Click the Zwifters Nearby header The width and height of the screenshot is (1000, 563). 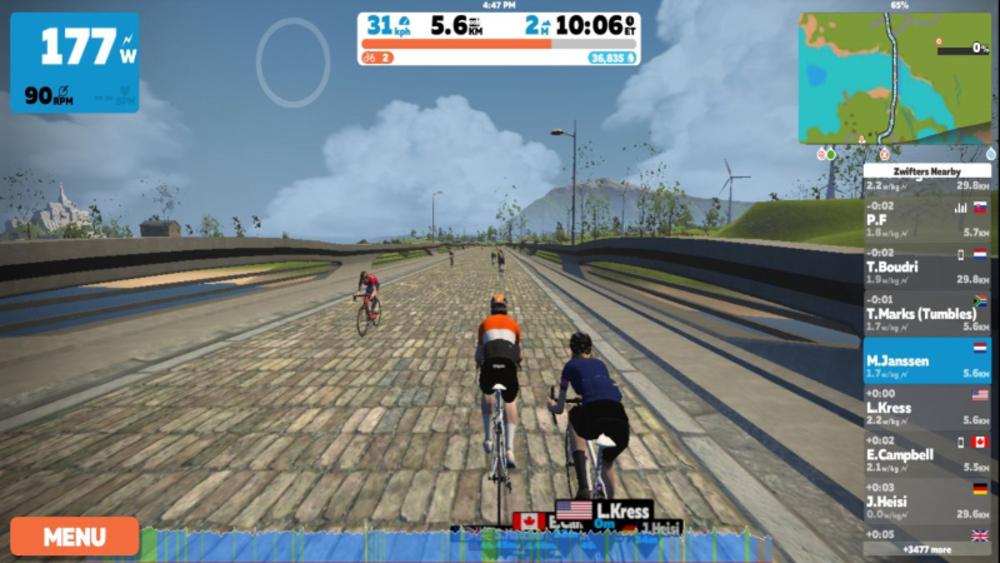tap(926, 171)
